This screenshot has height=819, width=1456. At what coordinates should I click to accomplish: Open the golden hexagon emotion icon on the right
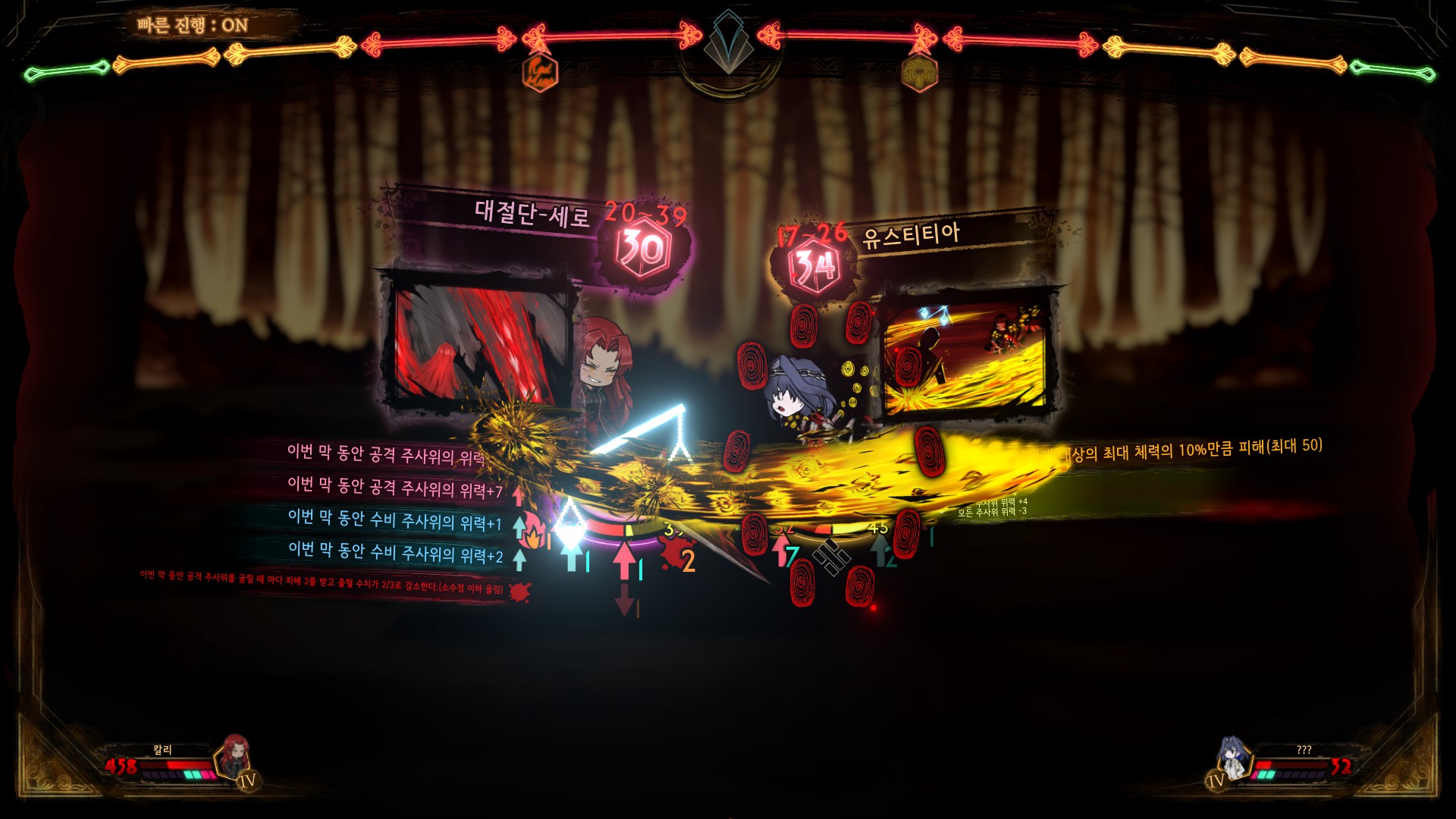click(919, 74)
